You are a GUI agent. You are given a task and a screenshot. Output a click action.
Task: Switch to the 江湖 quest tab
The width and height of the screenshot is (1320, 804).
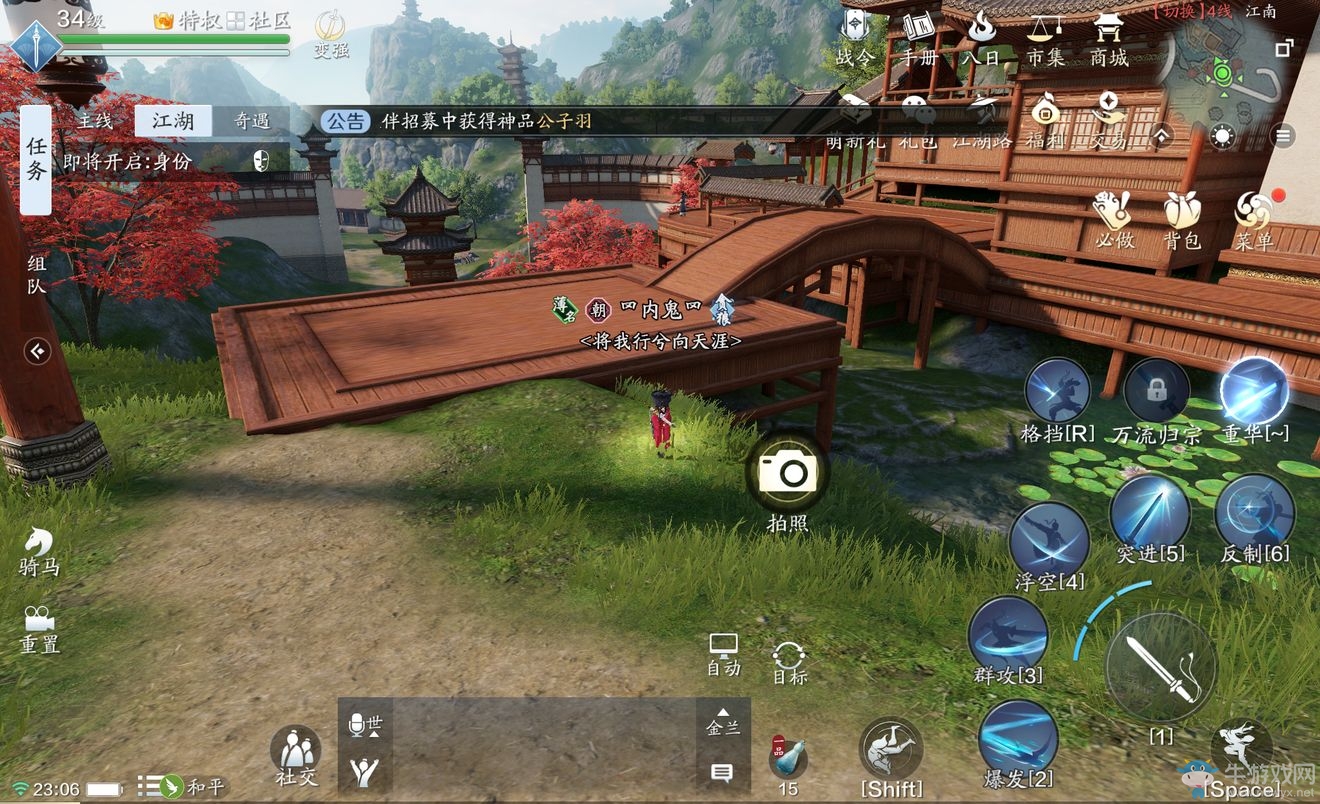(x=172, y=121)
